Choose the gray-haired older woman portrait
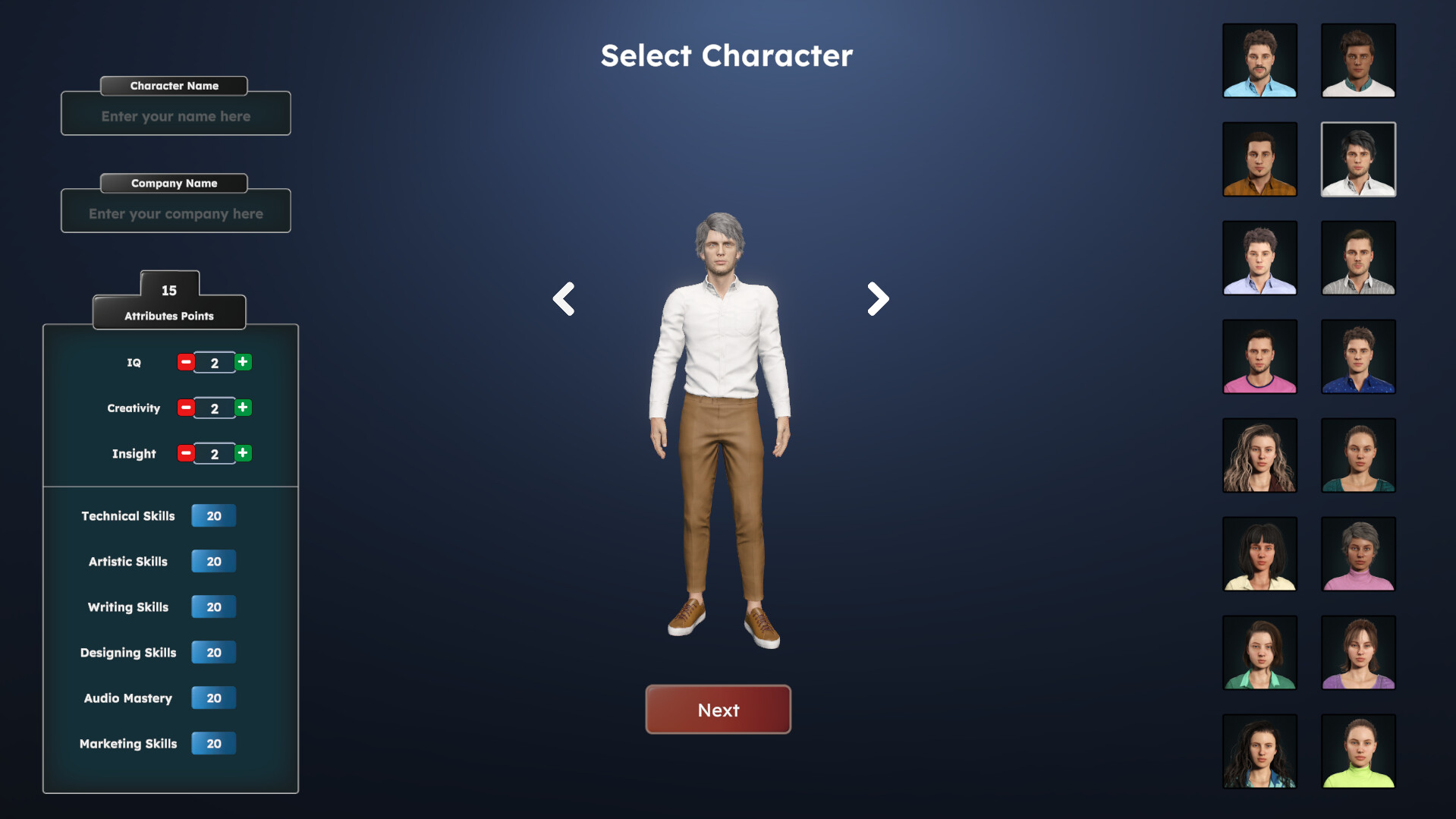The width and height of the screenshot is (1456, 819). click(x=1358, y=554)
